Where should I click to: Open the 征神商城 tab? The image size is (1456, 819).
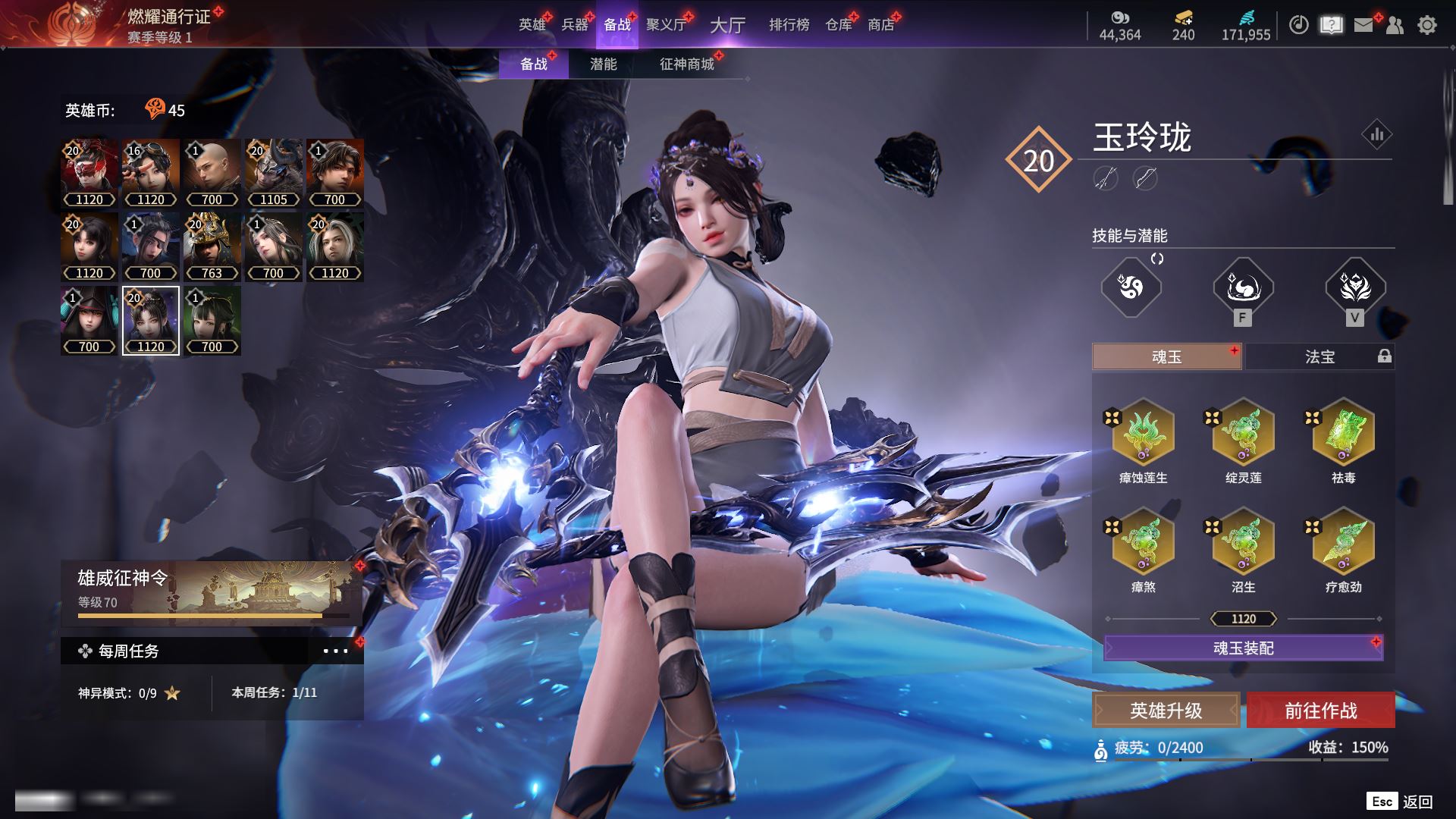[x=686, y=64]
